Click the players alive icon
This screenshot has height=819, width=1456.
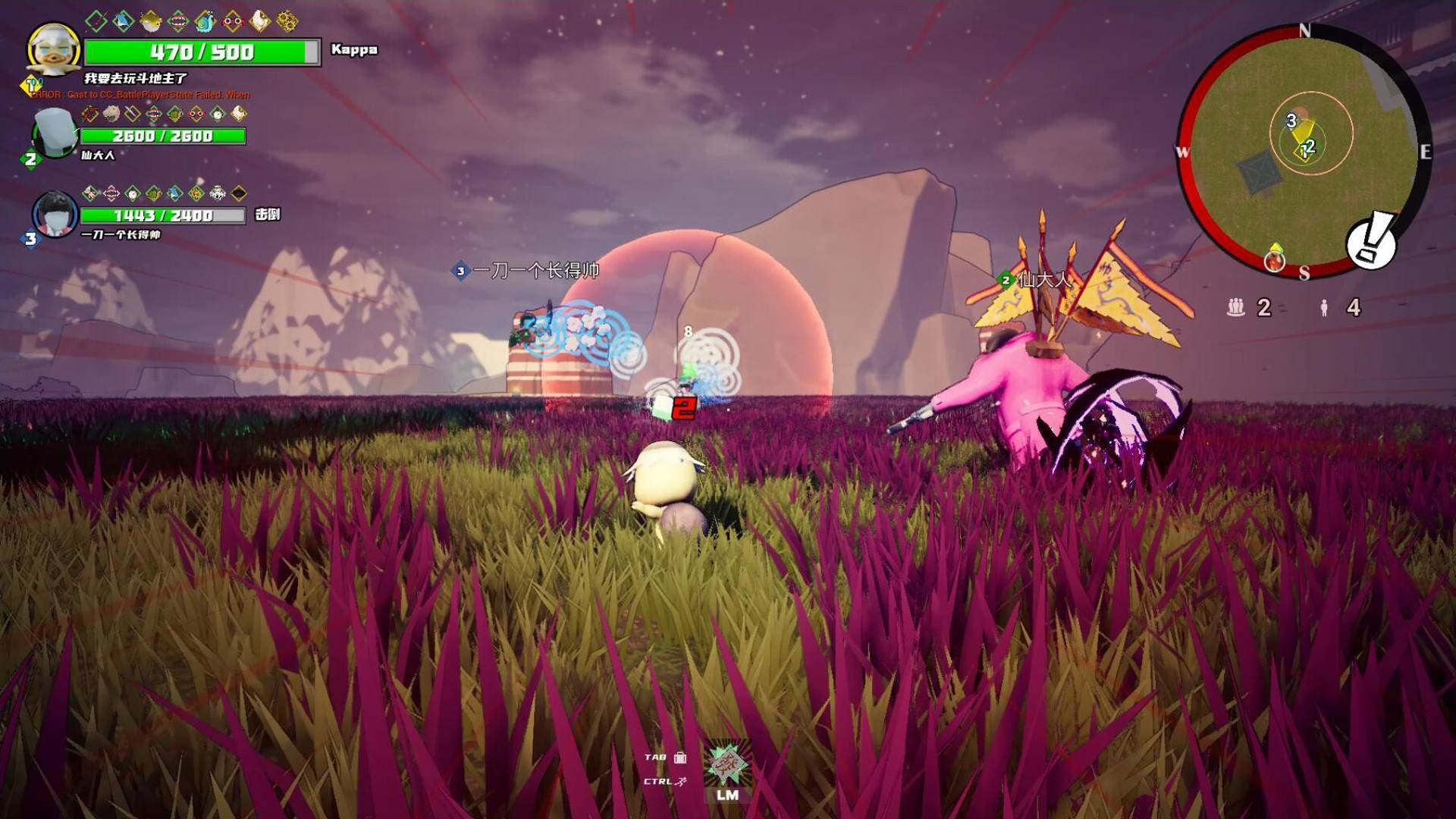pyautogui.click(x=1324, y=307)
